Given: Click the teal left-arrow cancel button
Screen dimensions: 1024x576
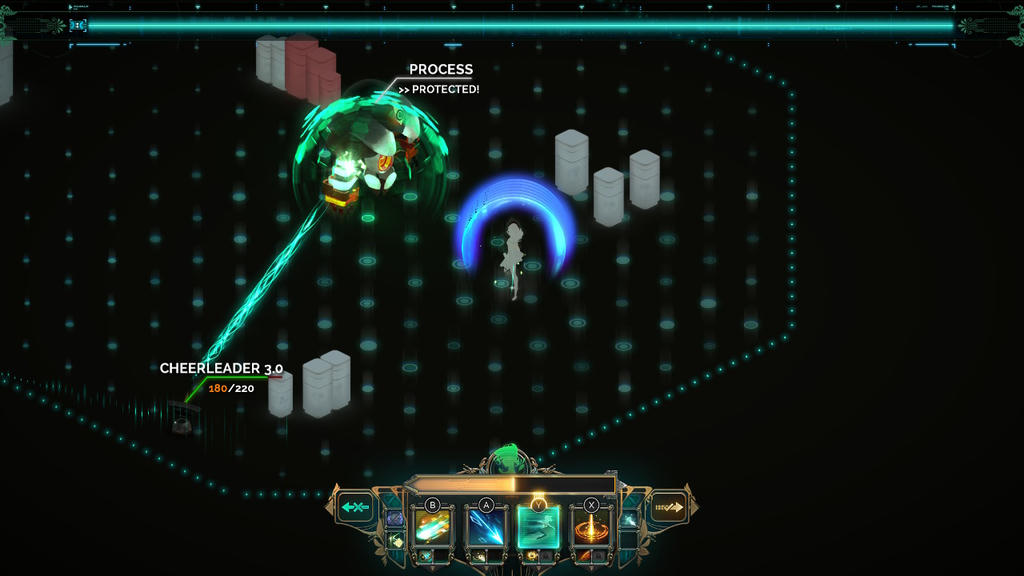Looking at the screenshot, I should 356,508.
